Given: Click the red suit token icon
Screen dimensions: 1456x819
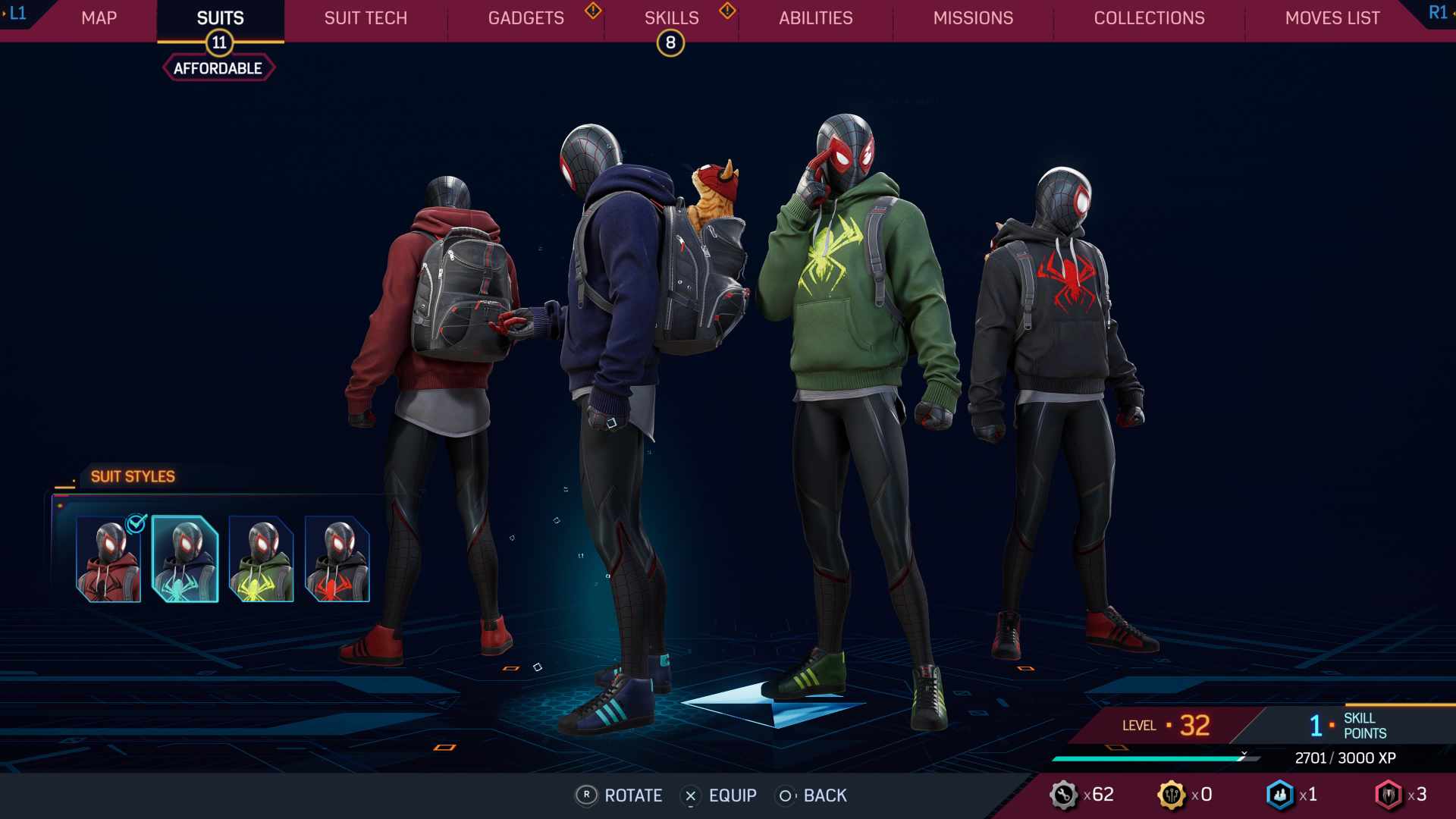Looking at the screenshot, I should (1392, 795).
